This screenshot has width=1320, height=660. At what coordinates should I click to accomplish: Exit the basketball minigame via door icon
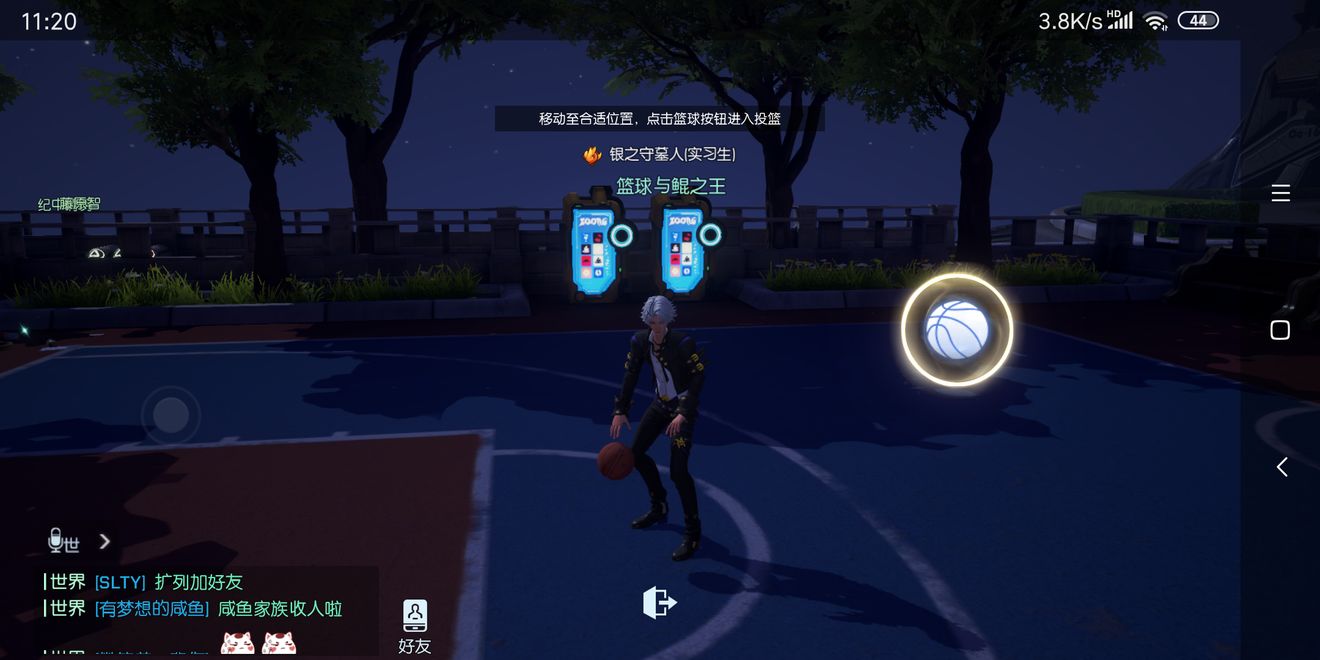659,602
